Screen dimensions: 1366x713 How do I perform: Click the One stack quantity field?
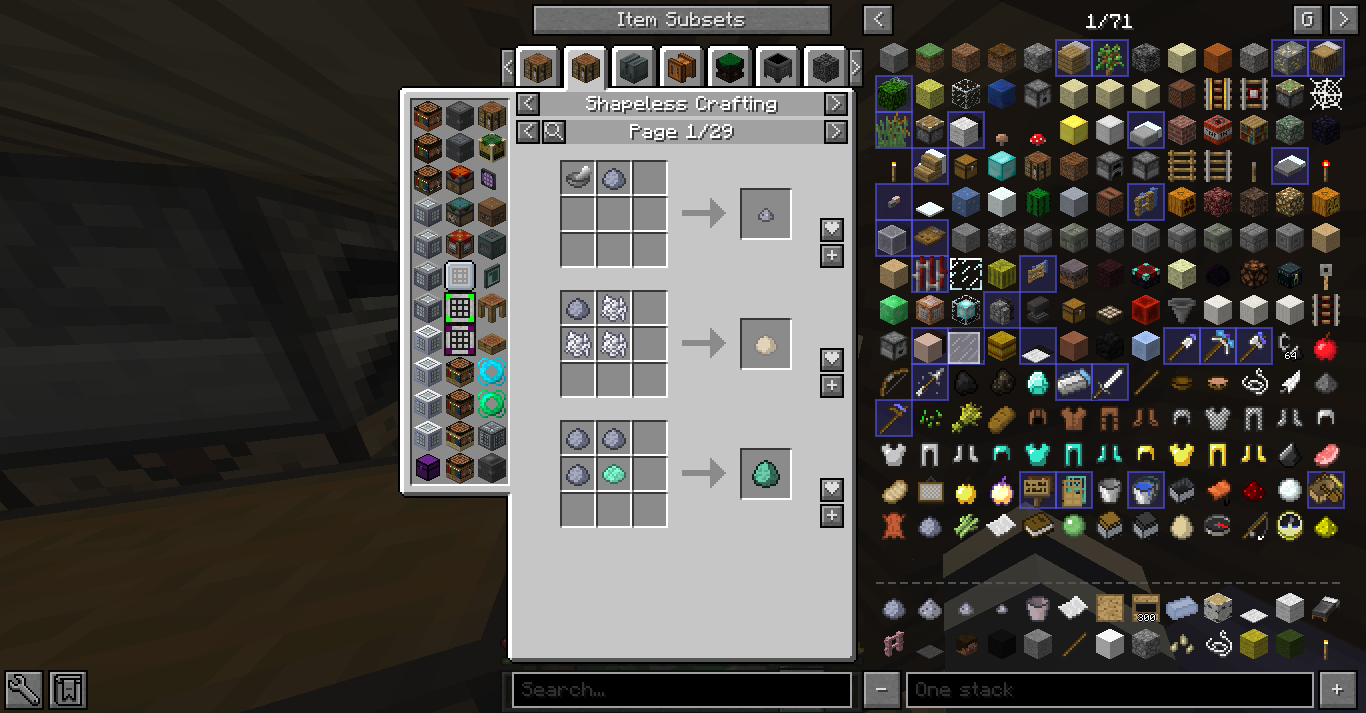tap(1110, 689)
